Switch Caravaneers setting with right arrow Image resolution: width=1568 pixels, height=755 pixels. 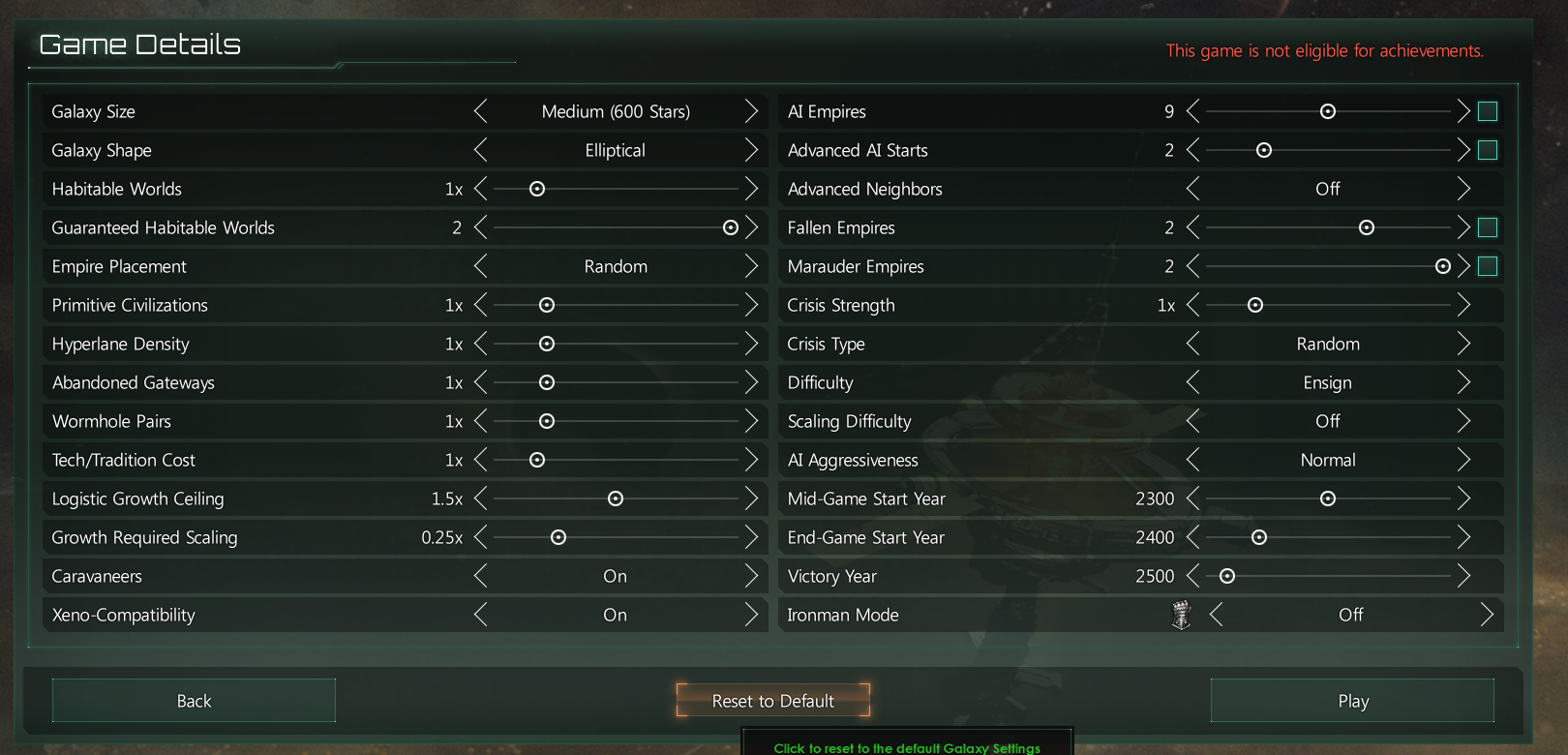click(x=752, y=576)
